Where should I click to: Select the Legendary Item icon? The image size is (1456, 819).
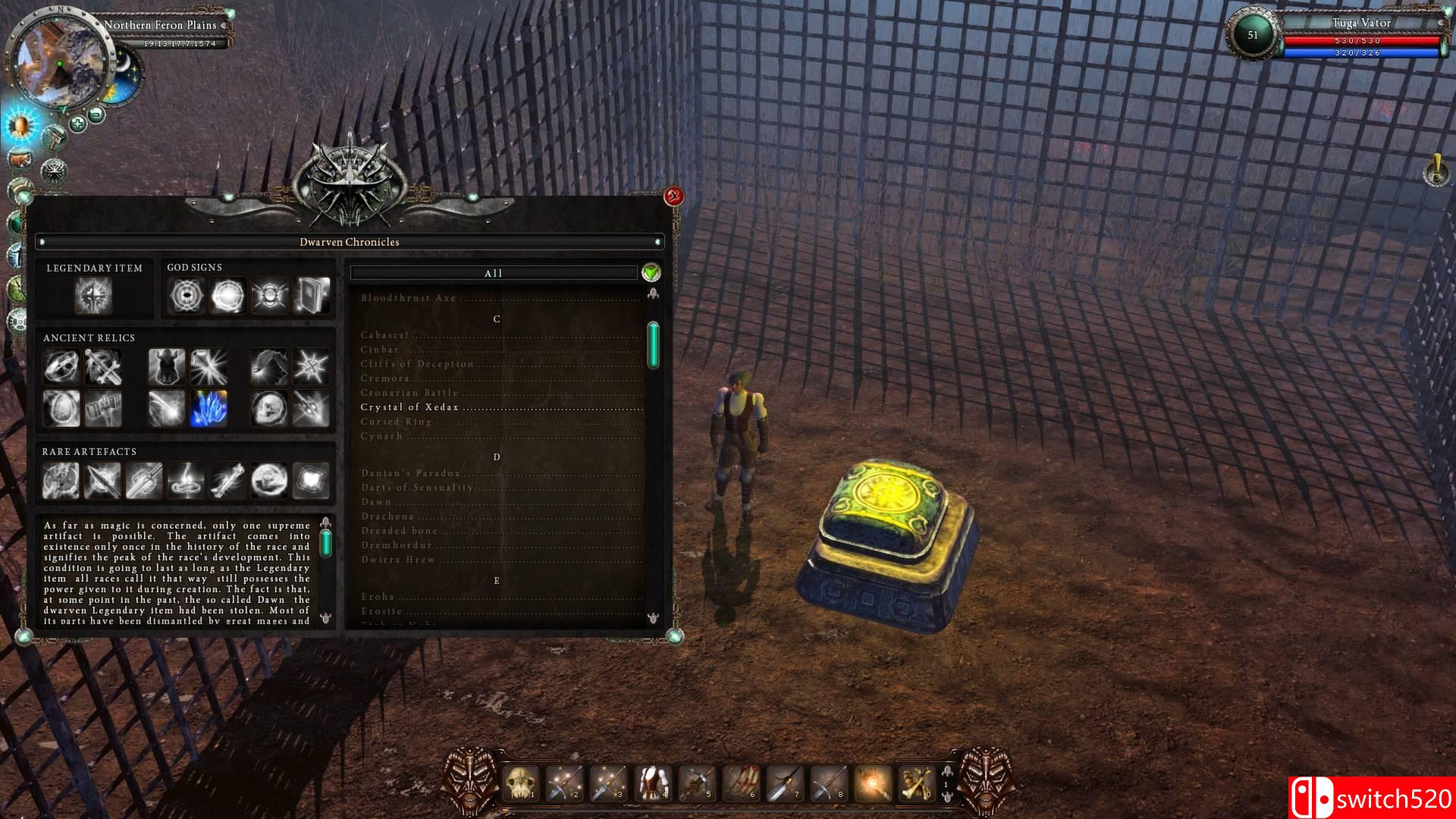coord(93,295)
